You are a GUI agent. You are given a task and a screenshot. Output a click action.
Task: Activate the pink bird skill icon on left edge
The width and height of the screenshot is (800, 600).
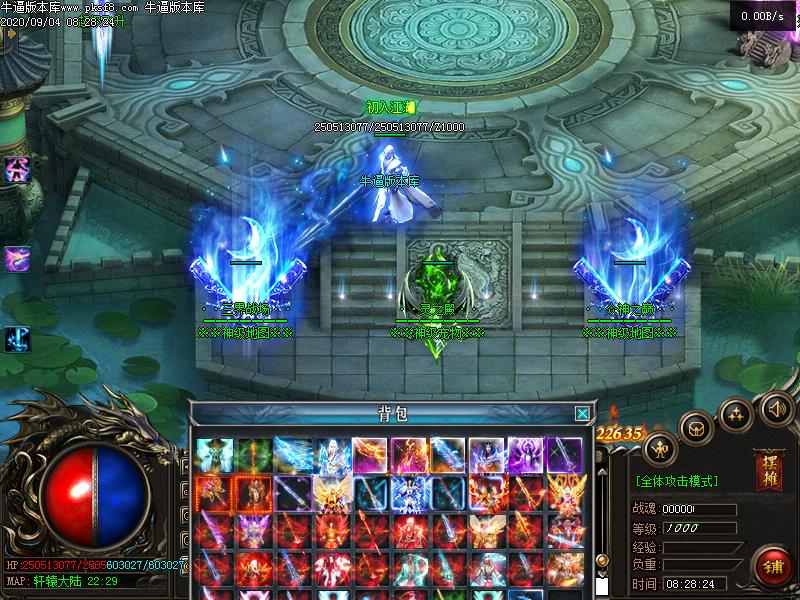pos(17,258)
